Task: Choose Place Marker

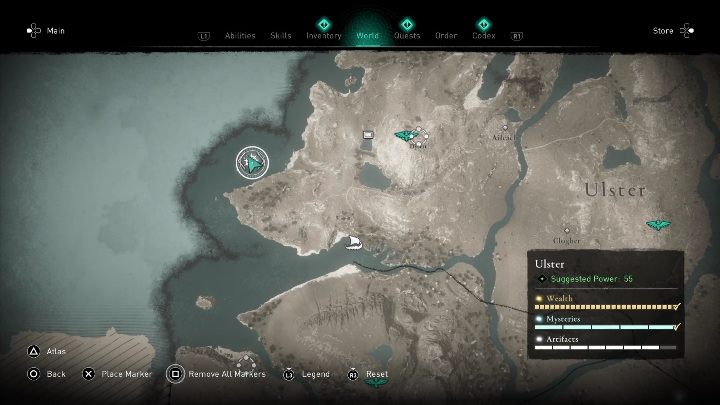Action: [x=115, y=374]
